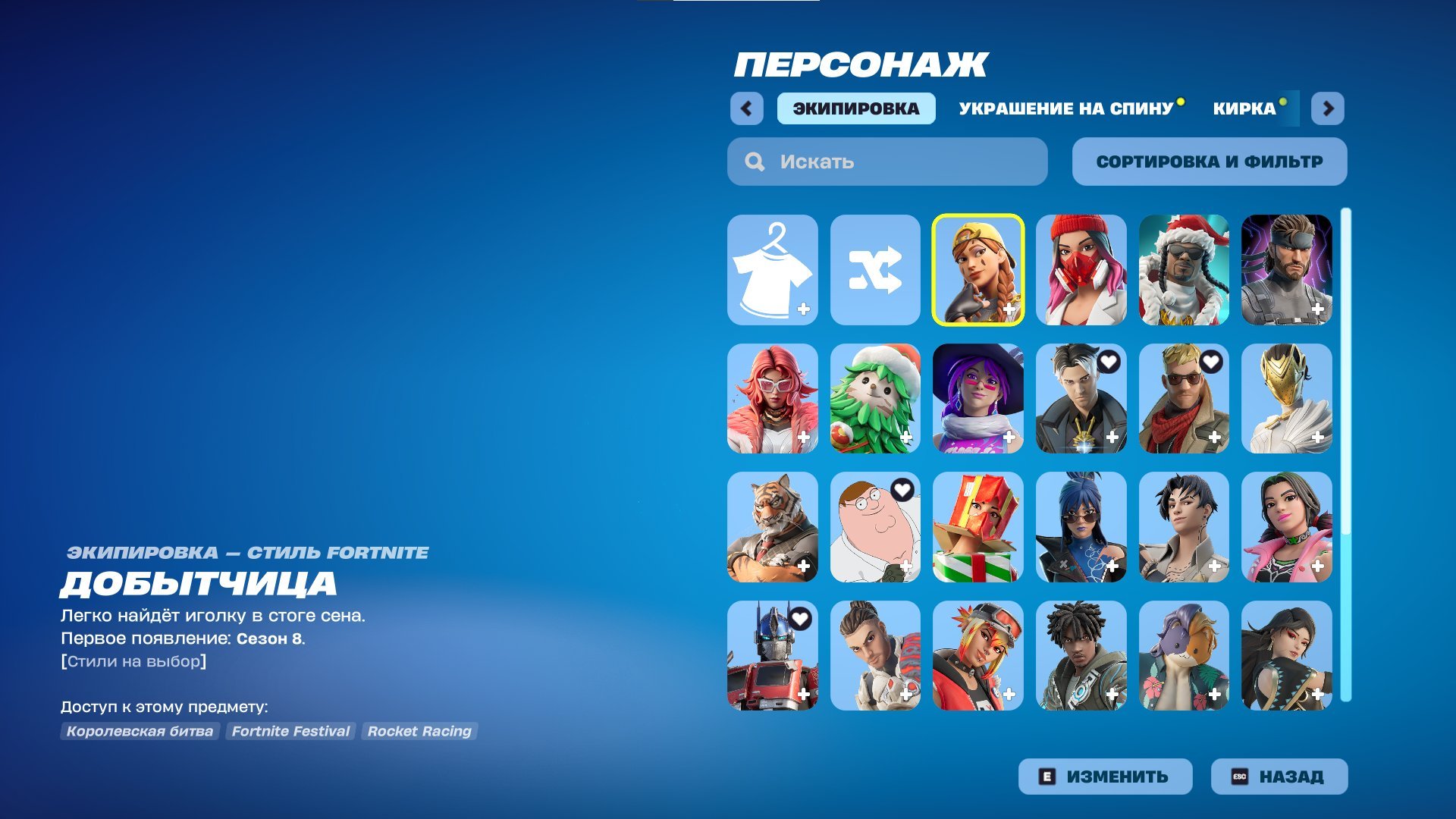This screenshot has height=819, width=1456.
Task: Click the random outfit shuffle icon
Action: click(x=876, y=271)
